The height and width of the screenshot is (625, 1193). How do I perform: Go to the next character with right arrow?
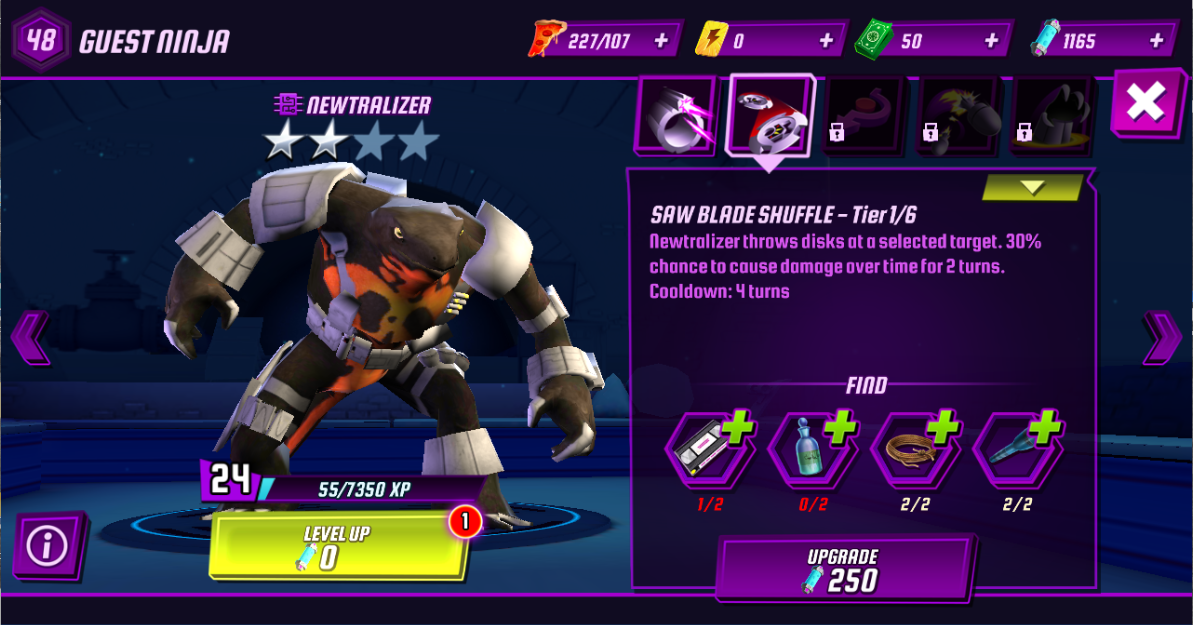(x=1161, y=337)
